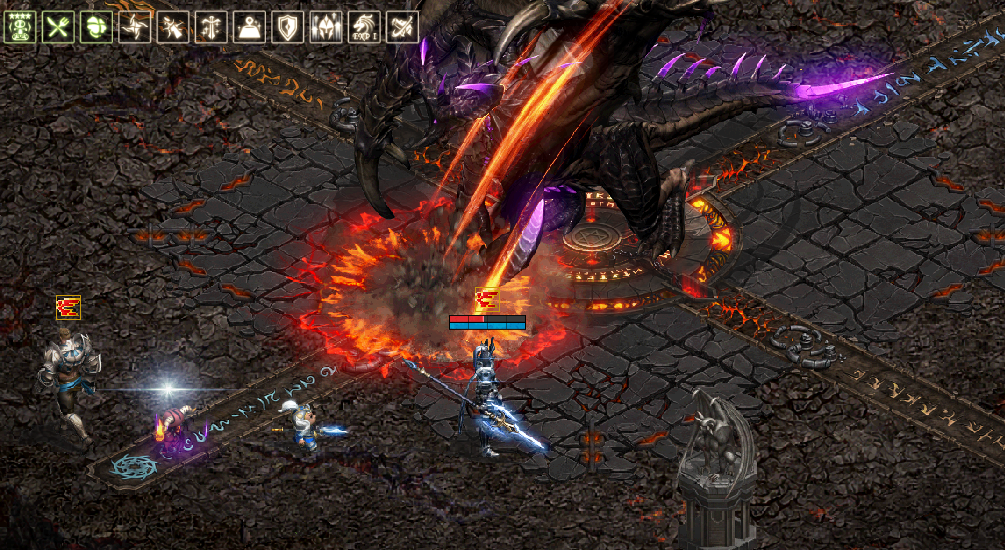Click the helmet with arrows icon

pyautogui.click(x=326, y=27)
